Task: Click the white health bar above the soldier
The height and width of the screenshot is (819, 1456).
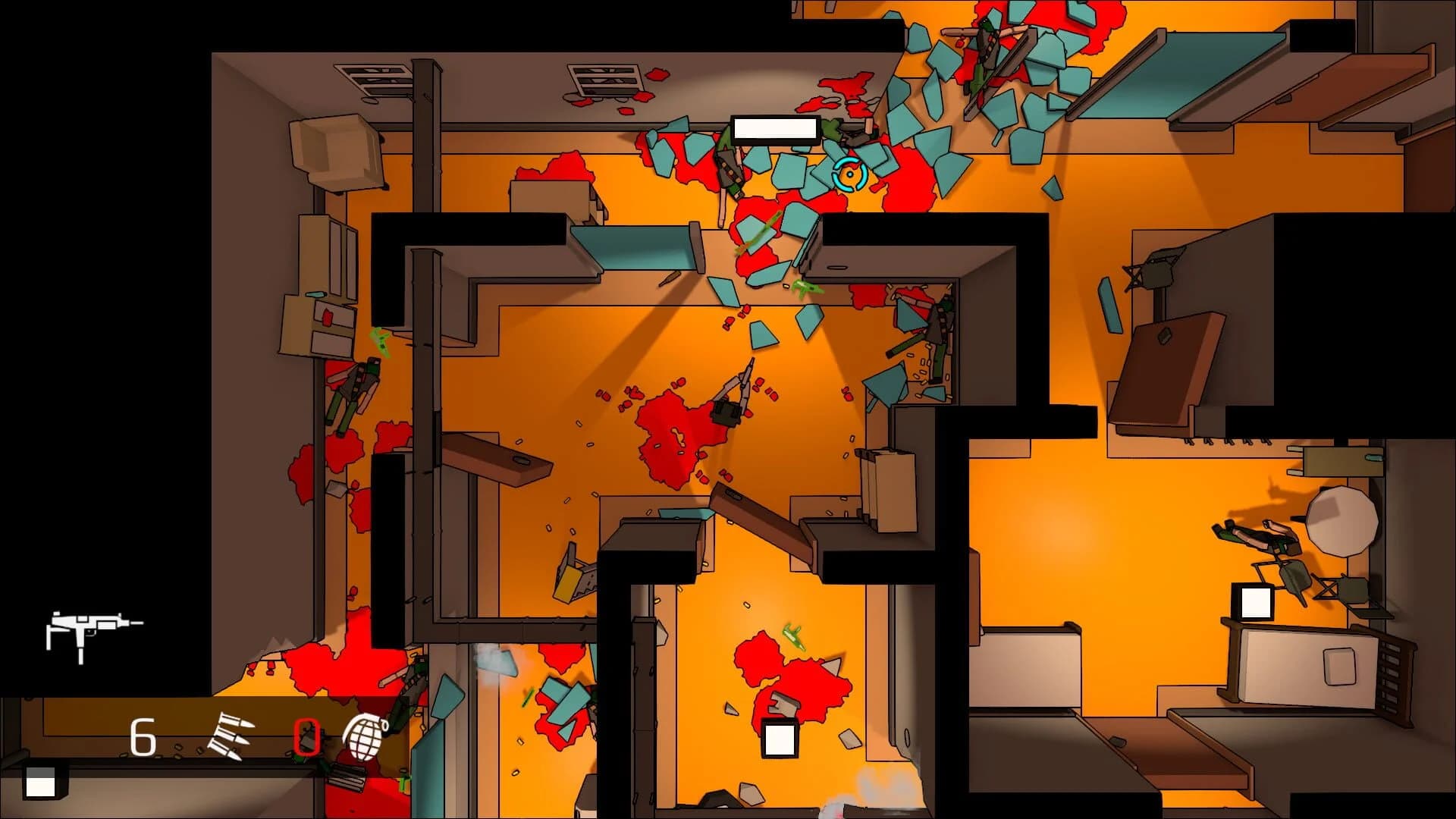Action: tap(775, 130)
